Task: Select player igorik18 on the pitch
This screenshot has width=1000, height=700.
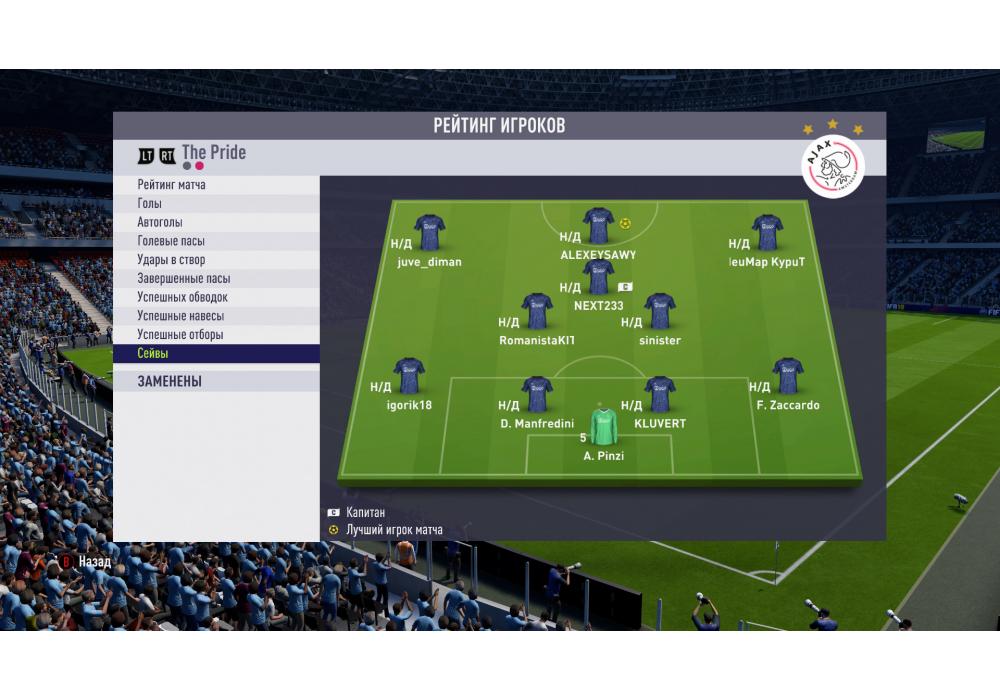Action: tap(408, 376)
